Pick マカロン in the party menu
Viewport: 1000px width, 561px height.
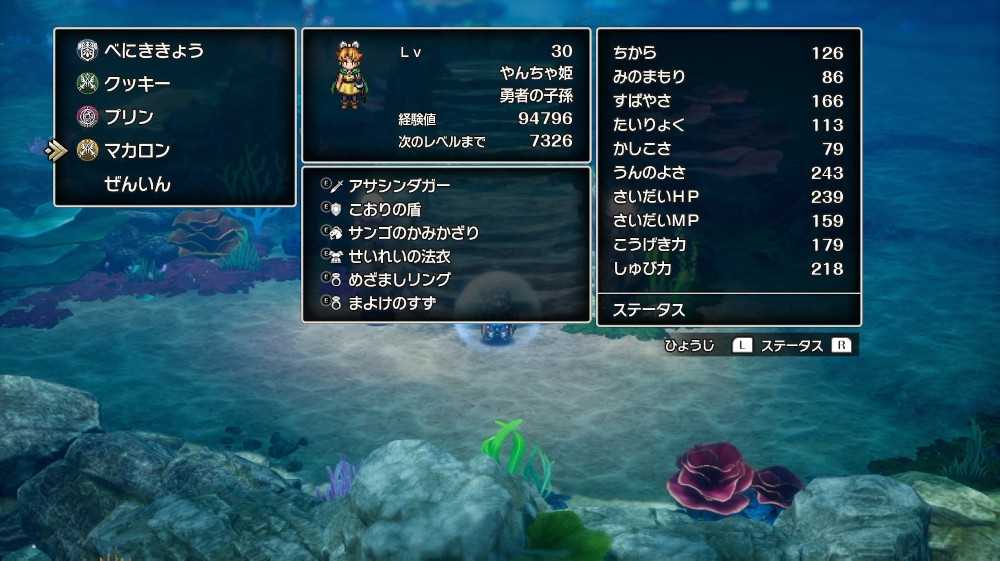(137, 151)
